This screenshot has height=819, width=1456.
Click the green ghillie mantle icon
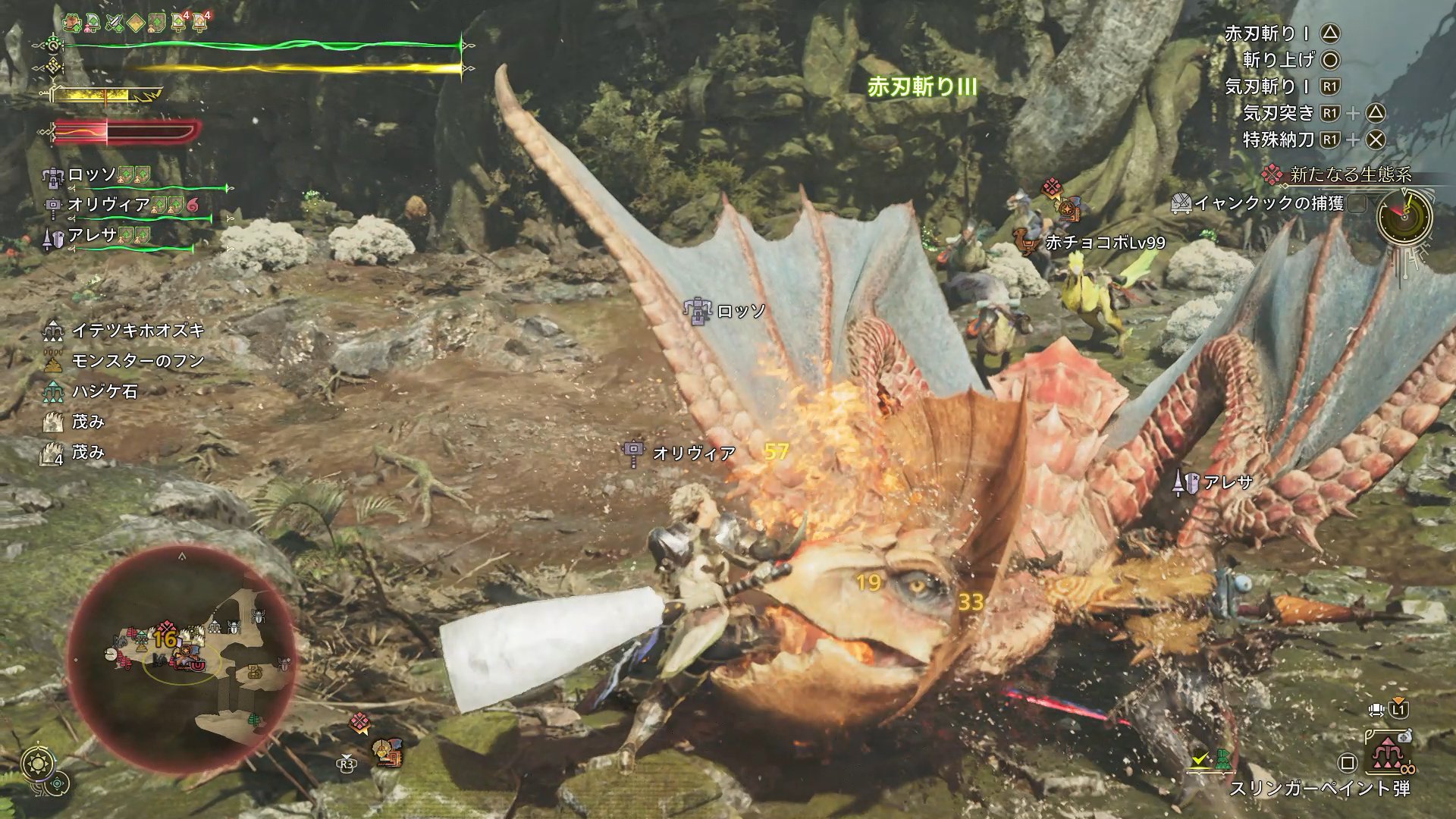pyautogui.click(x=1222, y=758)
